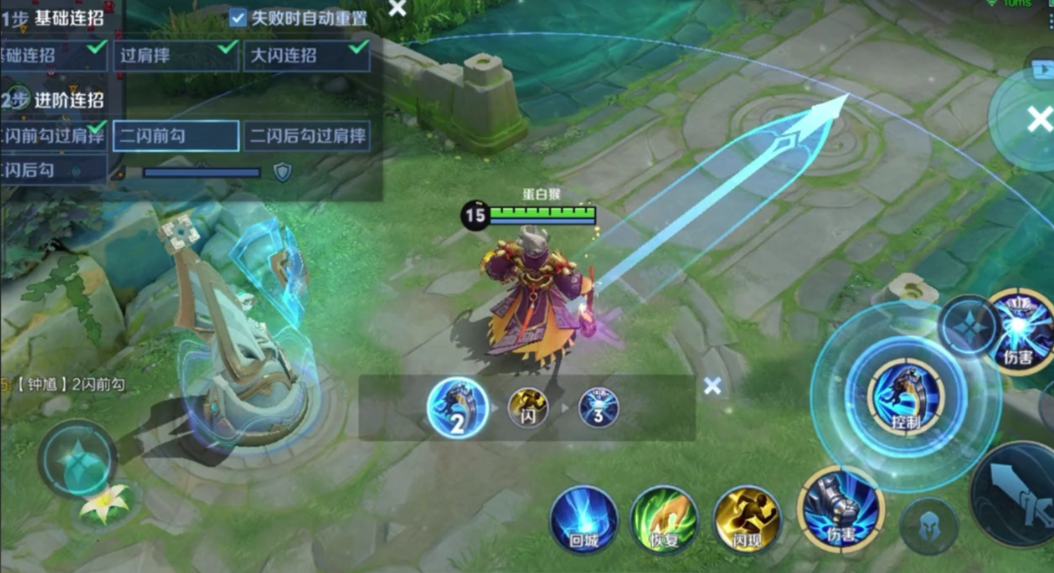Choose the 二闪后勾过肩摔 combo
The height and width of the screenshot is (573, 1054).
tap(308, 136)
